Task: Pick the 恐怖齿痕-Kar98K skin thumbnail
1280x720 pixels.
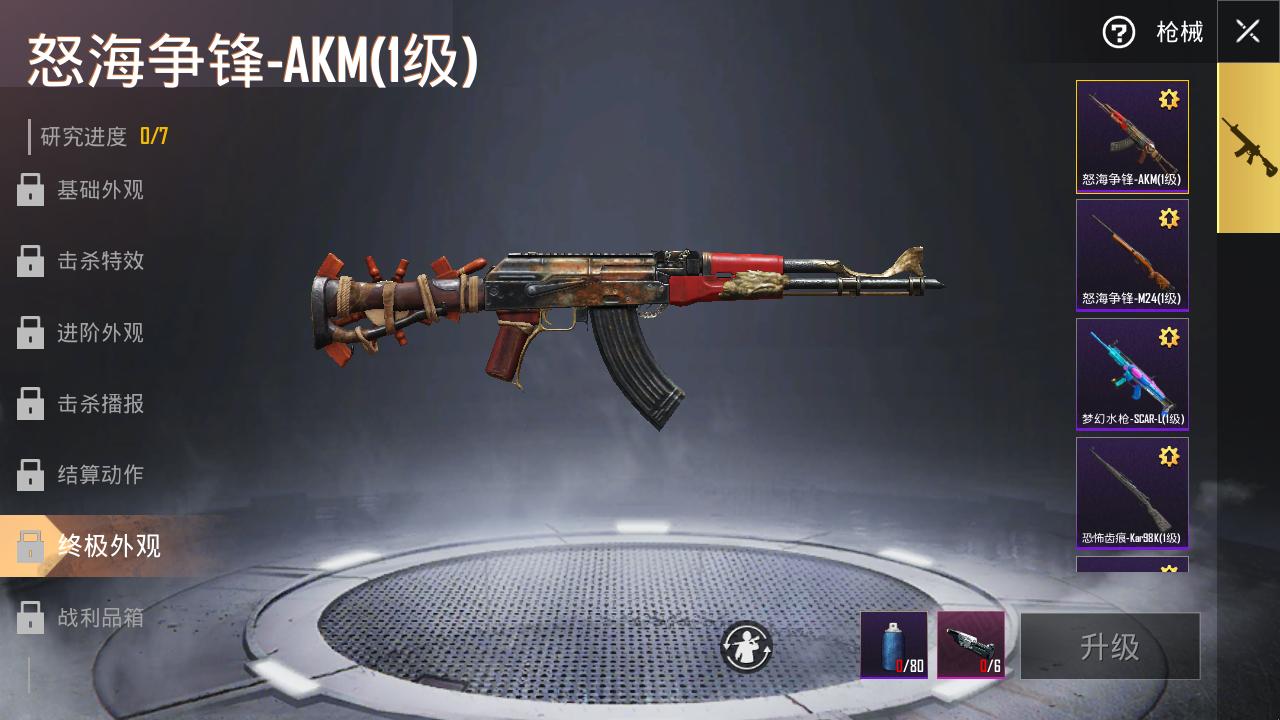Action: coord(1132,493)
